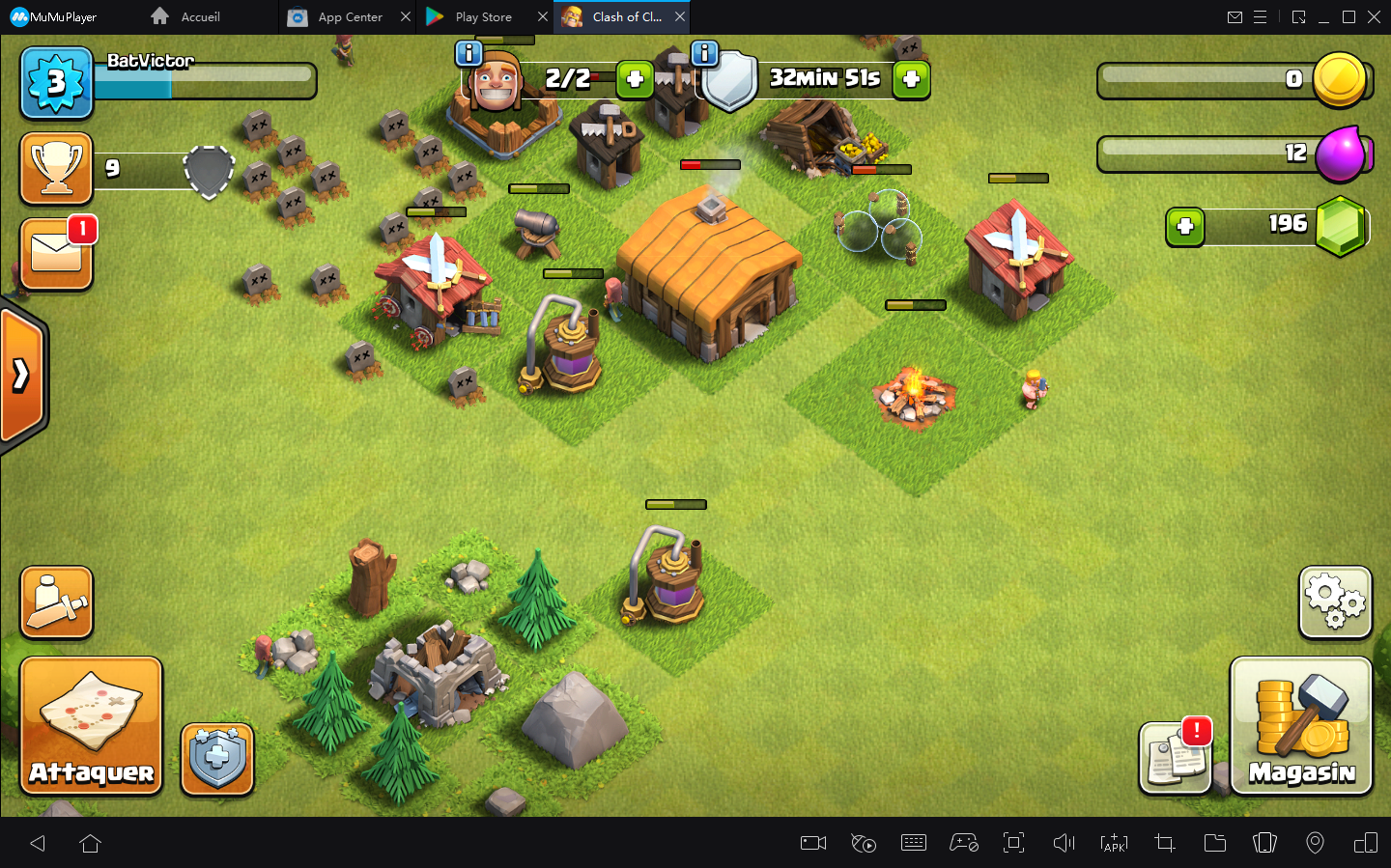Open the settings gears button
Viewport: 1391px width, 868px height.
pos(1335,602)
